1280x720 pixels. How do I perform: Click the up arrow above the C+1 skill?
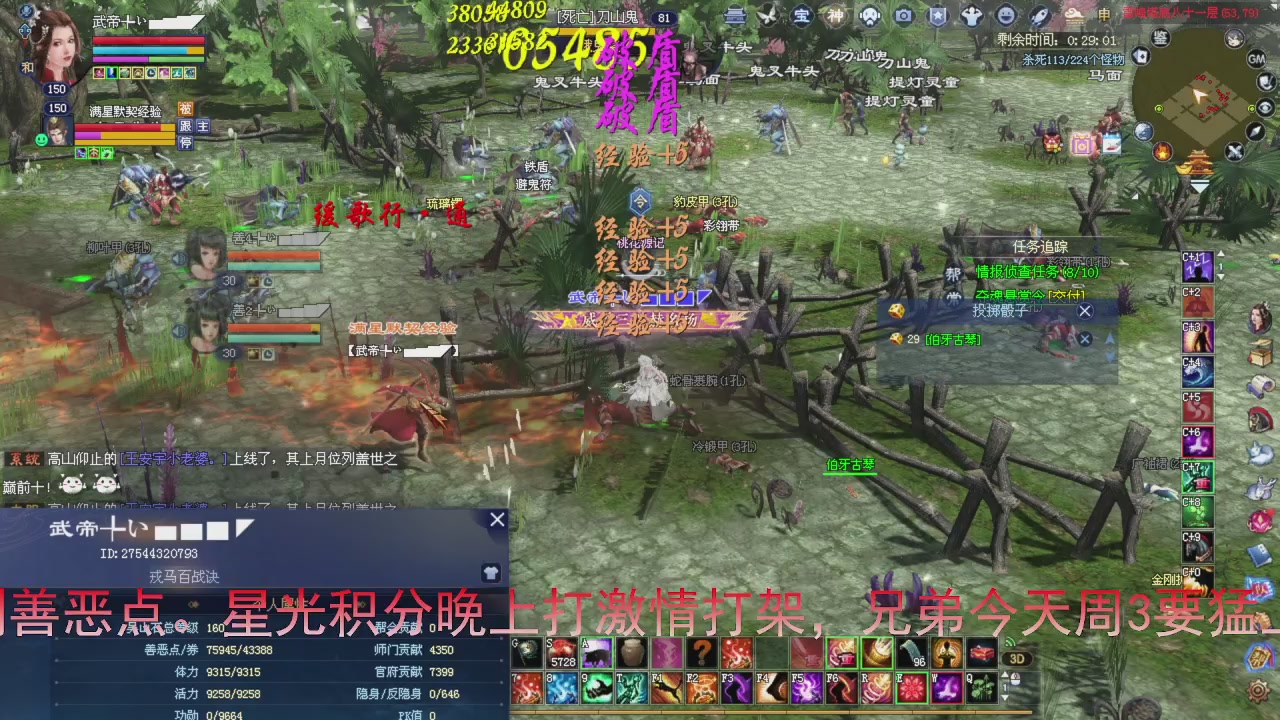point(1220,253)
